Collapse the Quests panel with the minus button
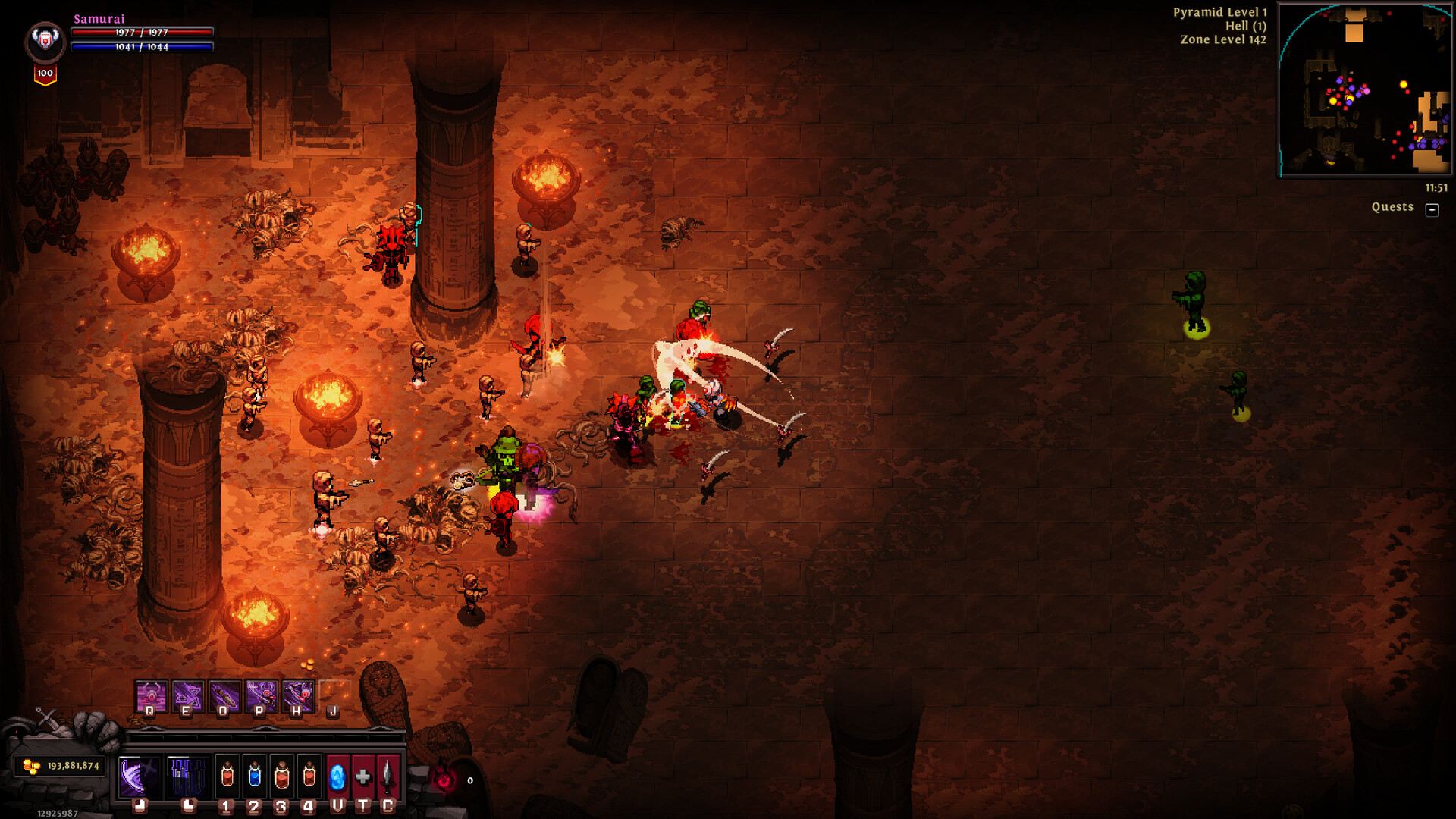The image size is (1456, 819). (1432, 209)
